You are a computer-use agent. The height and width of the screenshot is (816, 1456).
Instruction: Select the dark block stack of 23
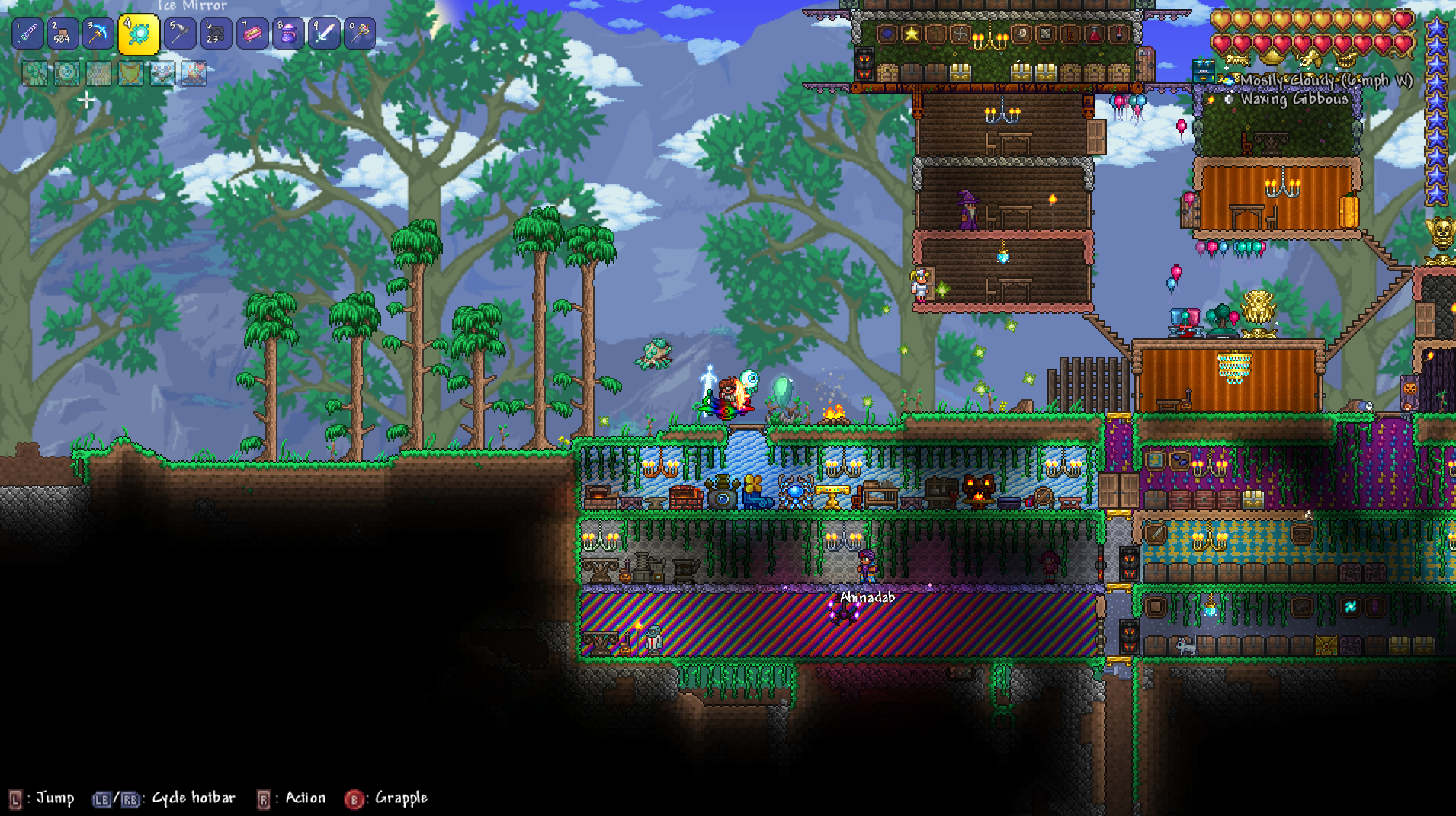(216, 34)
